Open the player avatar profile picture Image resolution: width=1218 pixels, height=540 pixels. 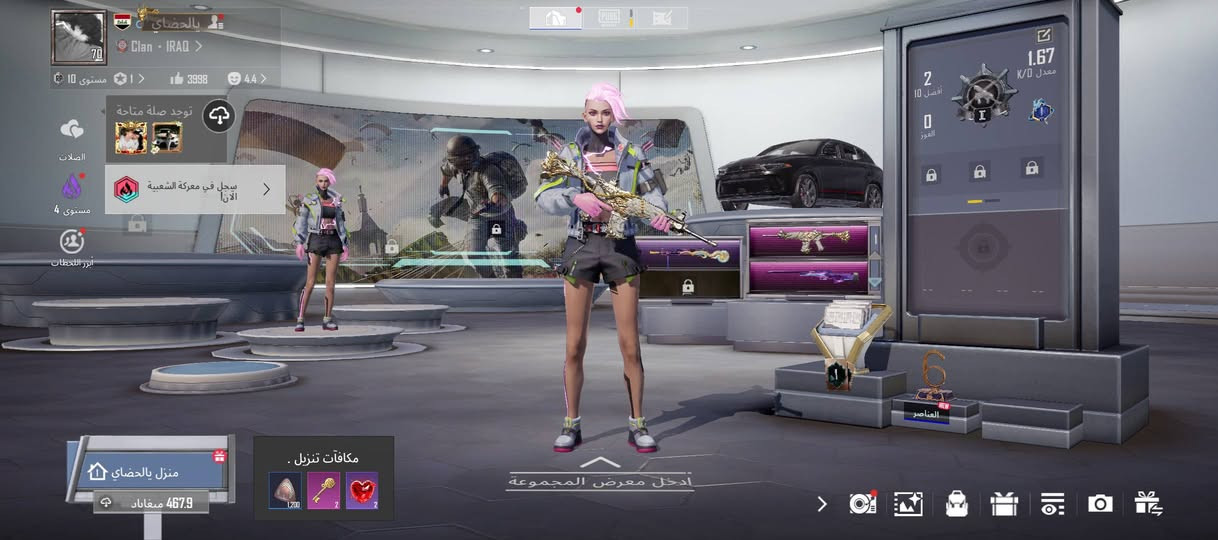pyautogui.click(x=78, y=36)
